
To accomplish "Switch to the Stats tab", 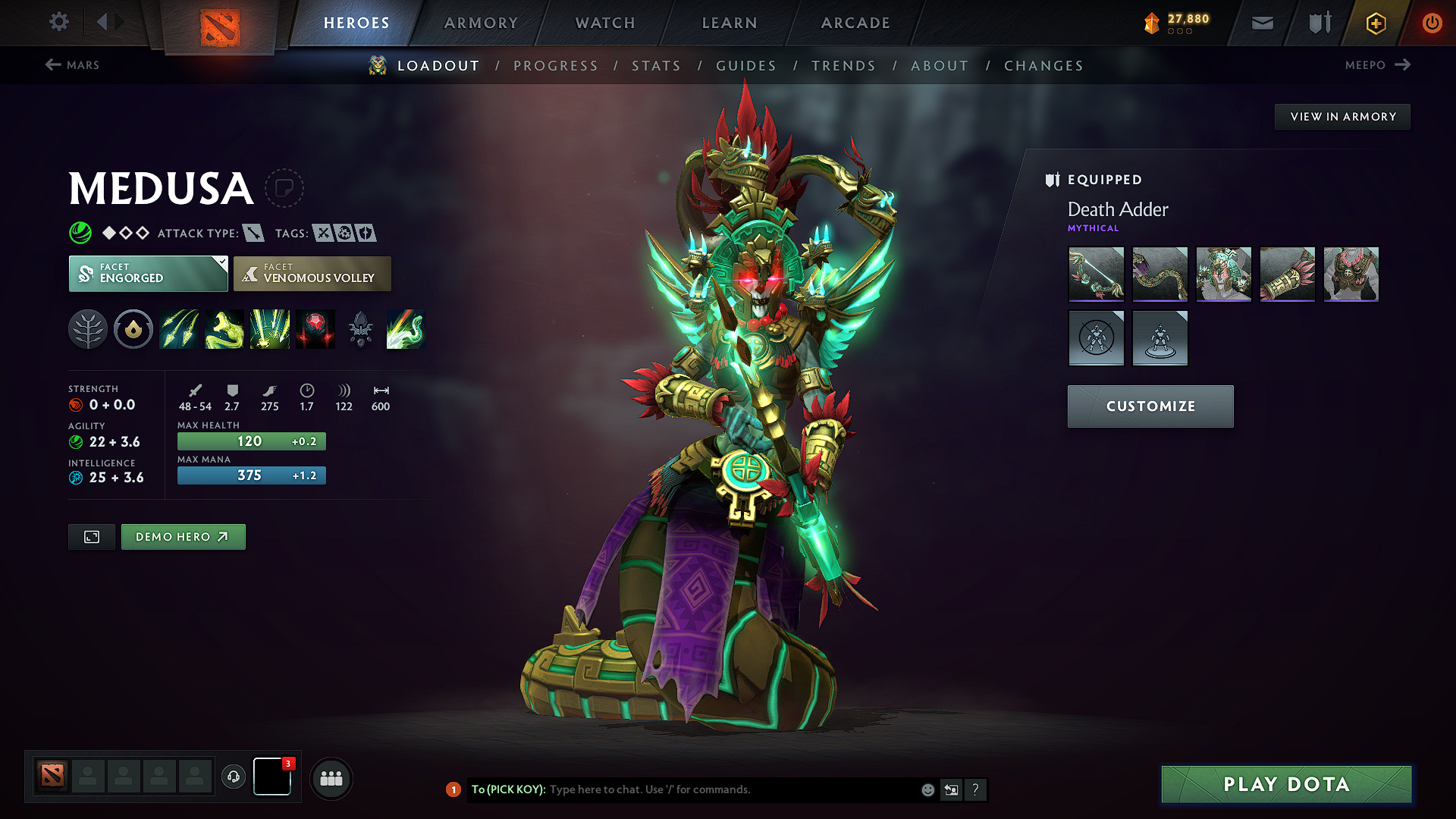I will [x=657, y=66].
